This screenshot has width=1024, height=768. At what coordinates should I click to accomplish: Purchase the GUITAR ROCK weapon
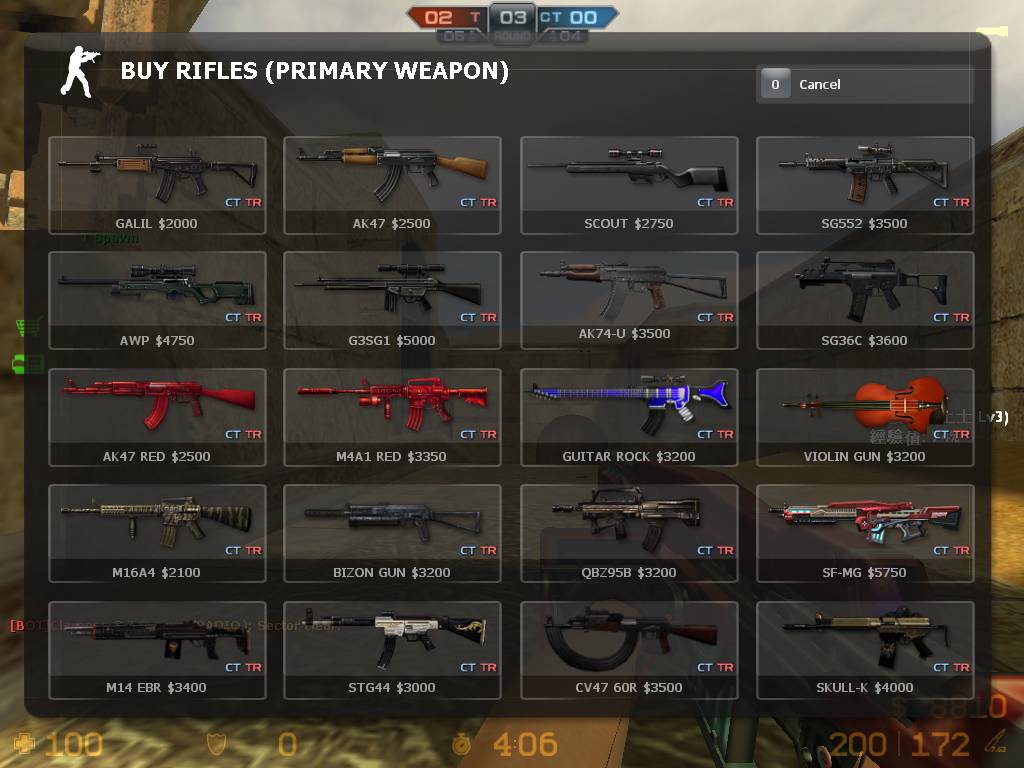pos(629,417)
